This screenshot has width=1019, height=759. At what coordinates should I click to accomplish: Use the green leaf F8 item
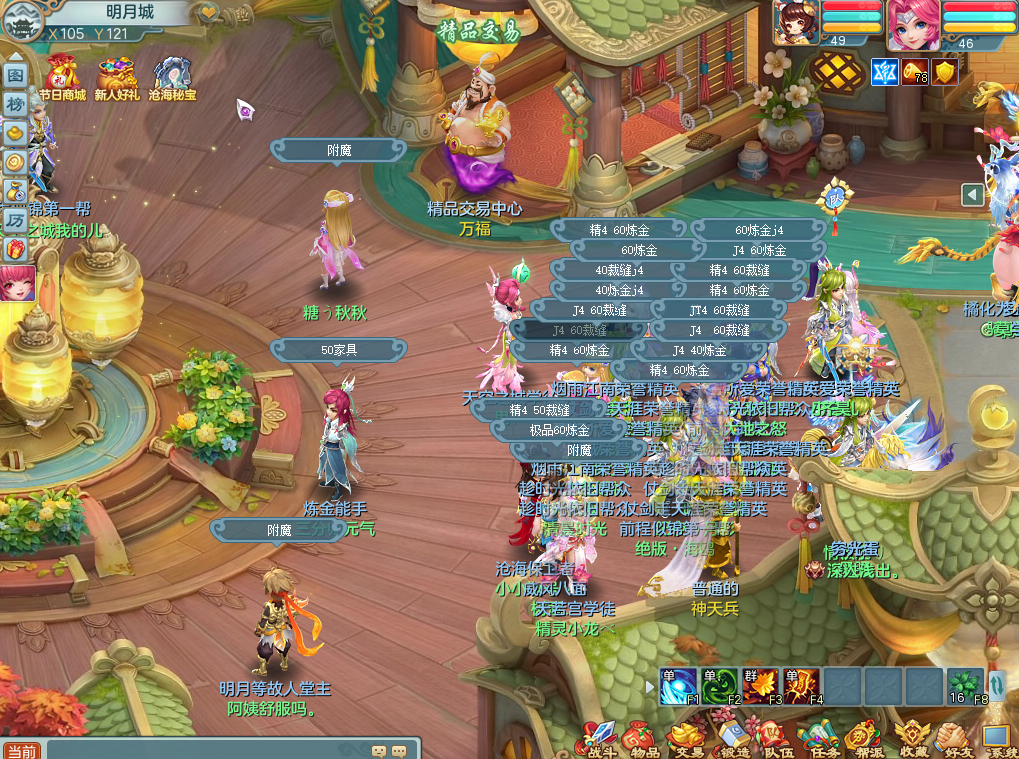(965, 686)
